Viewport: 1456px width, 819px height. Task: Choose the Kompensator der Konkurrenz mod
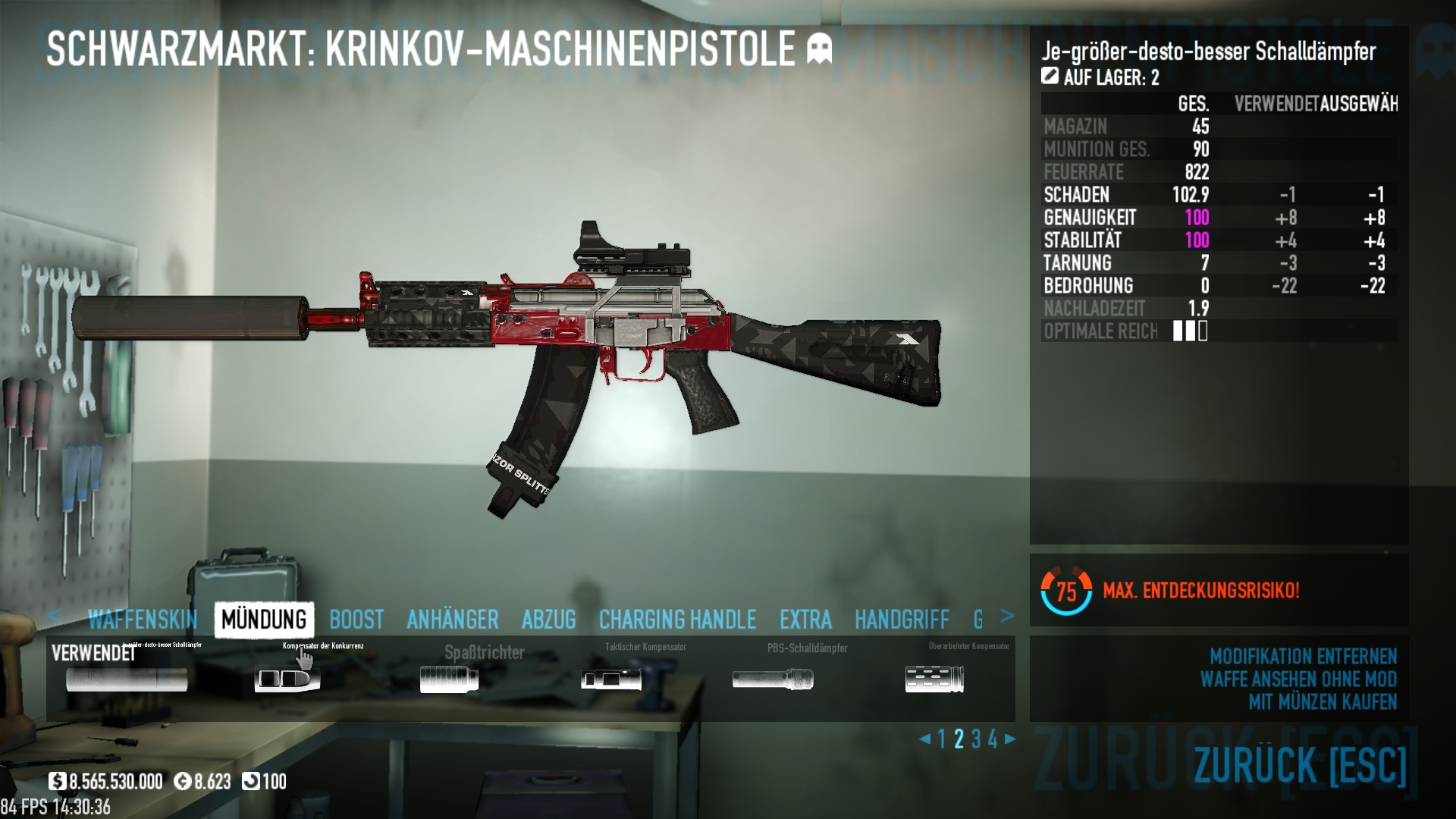pyautogui.click(x=287, y=679)
